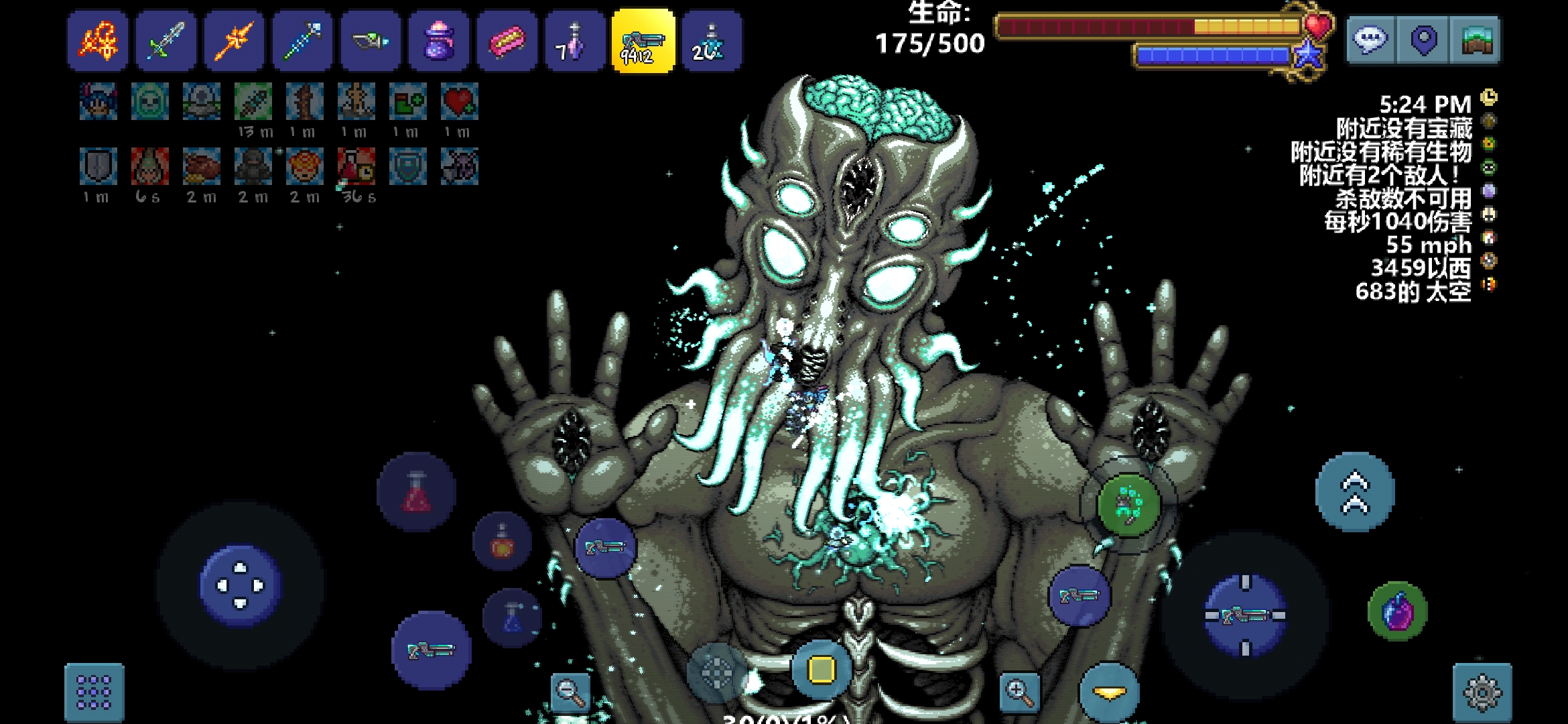1568x724 pixels.
Task: Use the blue mana potion quick button
Action: pyautogui.click(x=513, y=618)
